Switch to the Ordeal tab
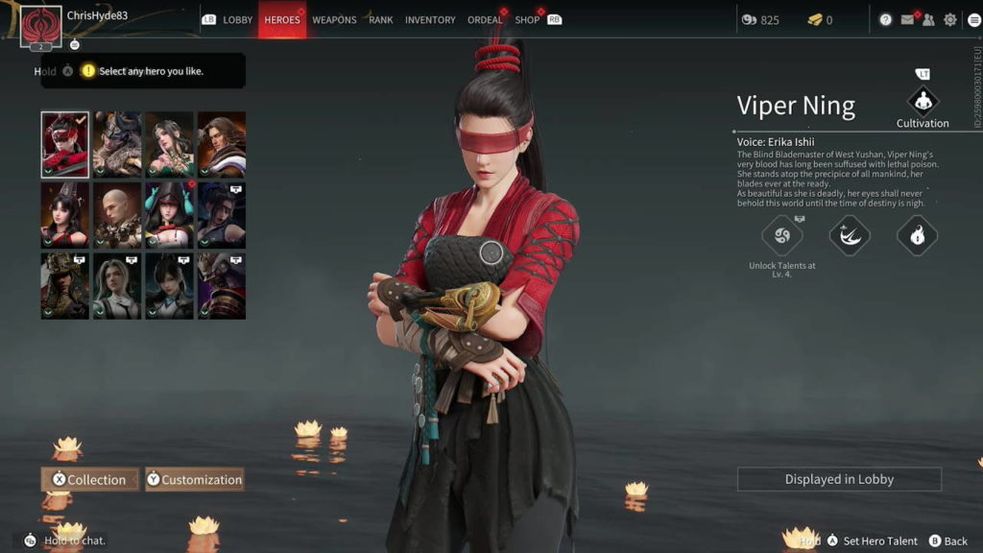Screen dimensions: 983x553 (485, 20)
